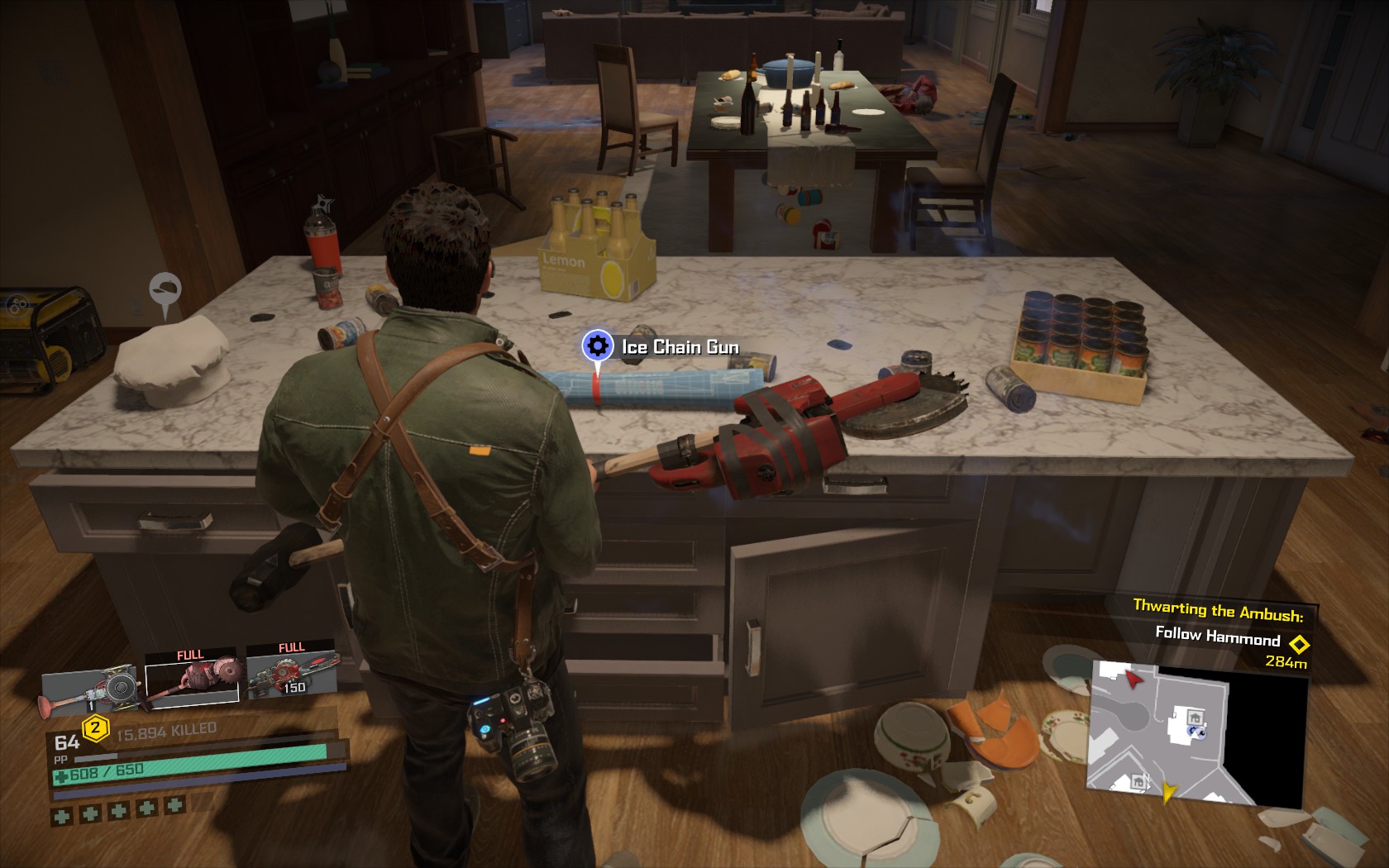This screenshot has height=868, width=1389.
Task: Click the 15,894 KILLED counter
Action: point(165,729)
